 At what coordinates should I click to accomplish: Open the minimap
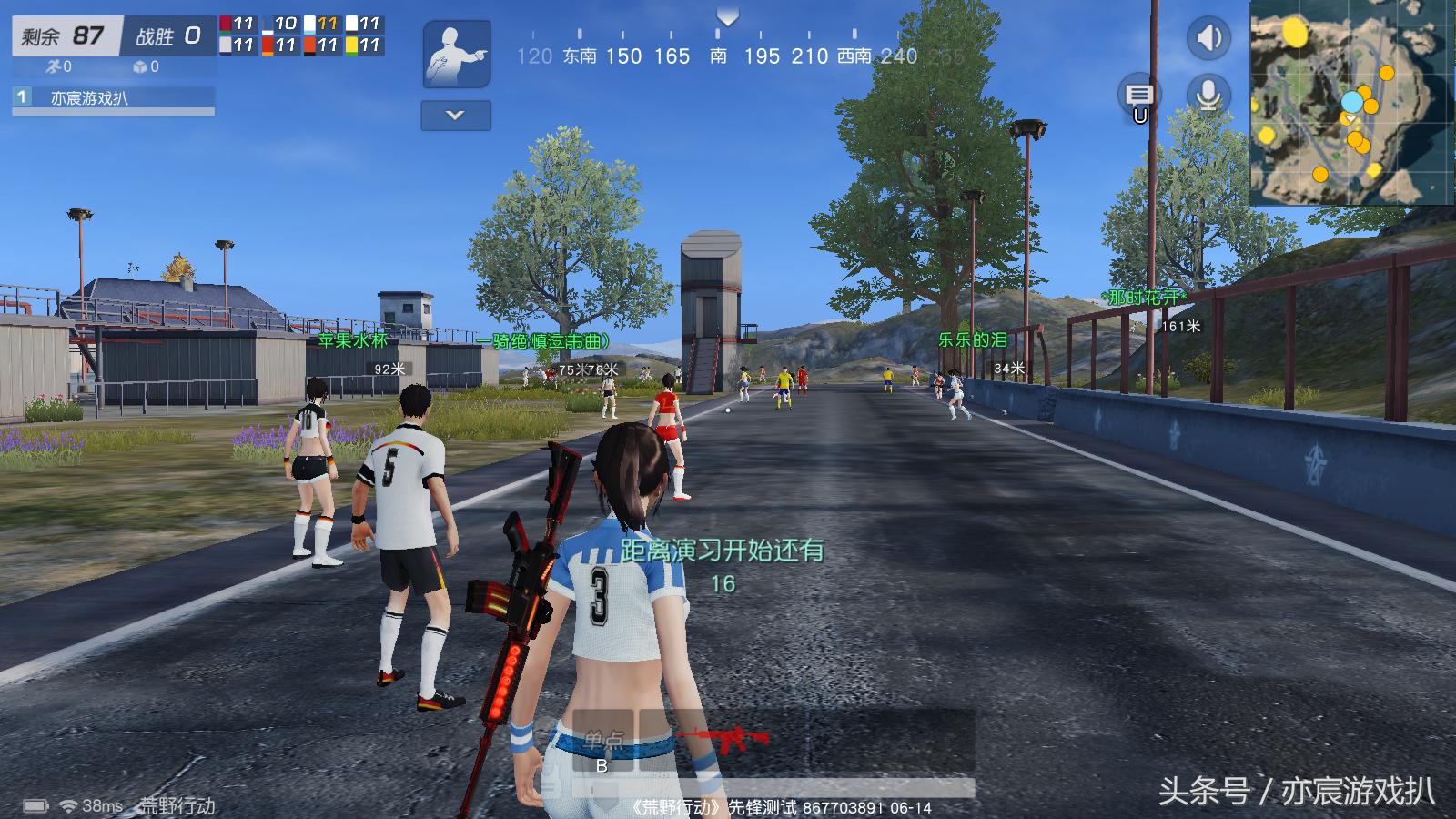point(1351,102)
